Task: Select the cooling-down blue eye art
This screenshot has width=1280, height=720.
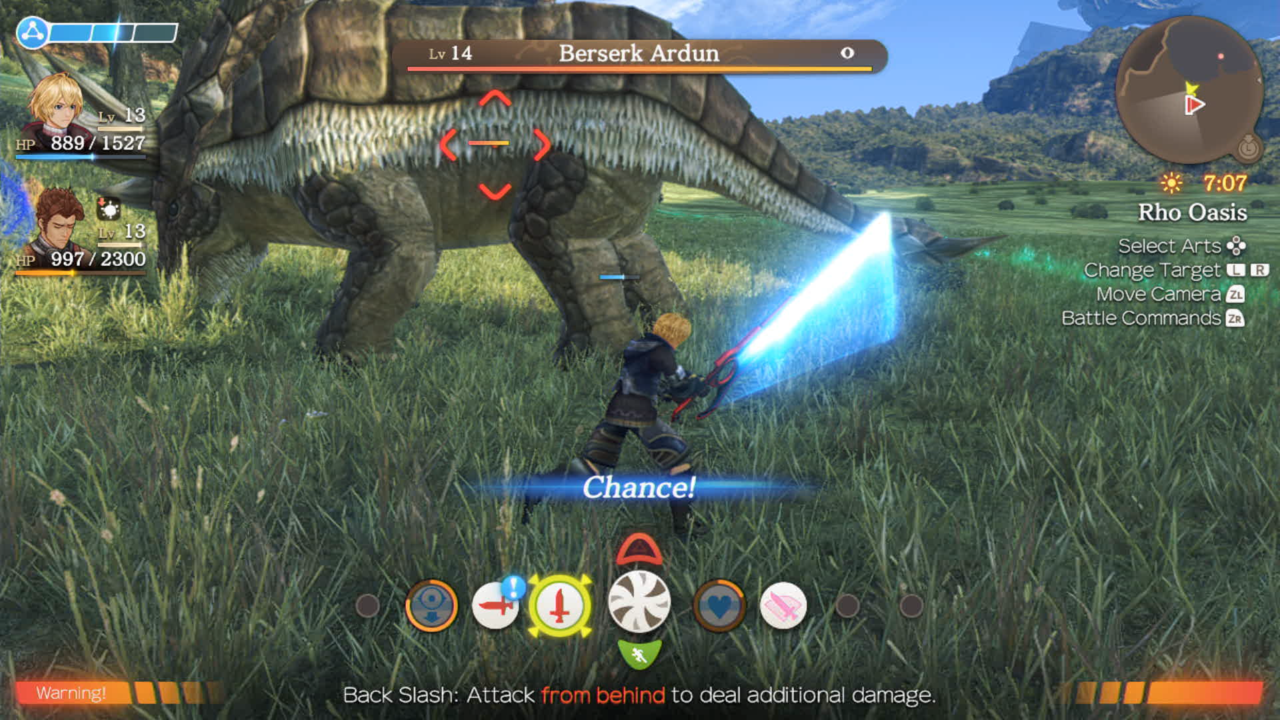Action: click(432, 606)
